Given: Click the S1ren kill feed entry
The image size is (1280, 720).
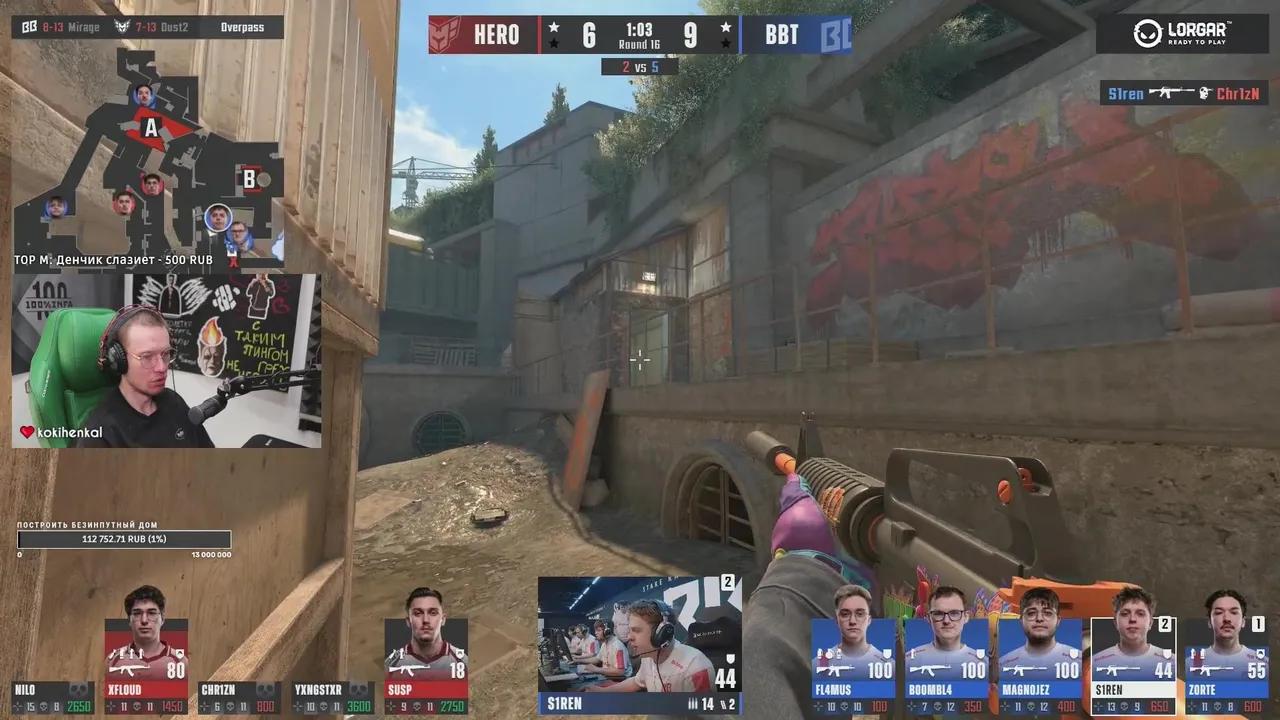Looking at the screenshot, I should pos(1184,94).
